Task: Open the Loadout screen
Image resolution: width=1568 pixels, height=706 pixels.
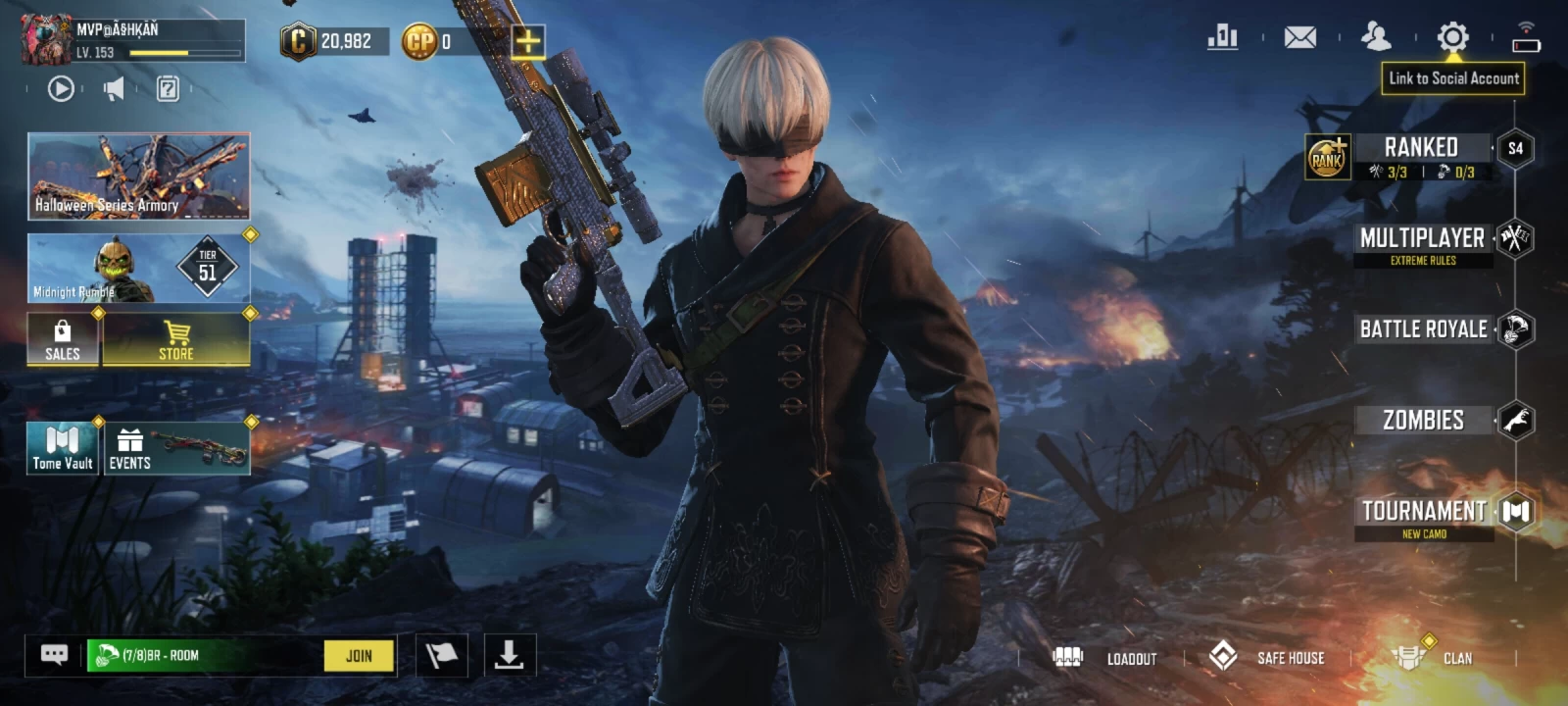Action: (x=1107, y=658)
